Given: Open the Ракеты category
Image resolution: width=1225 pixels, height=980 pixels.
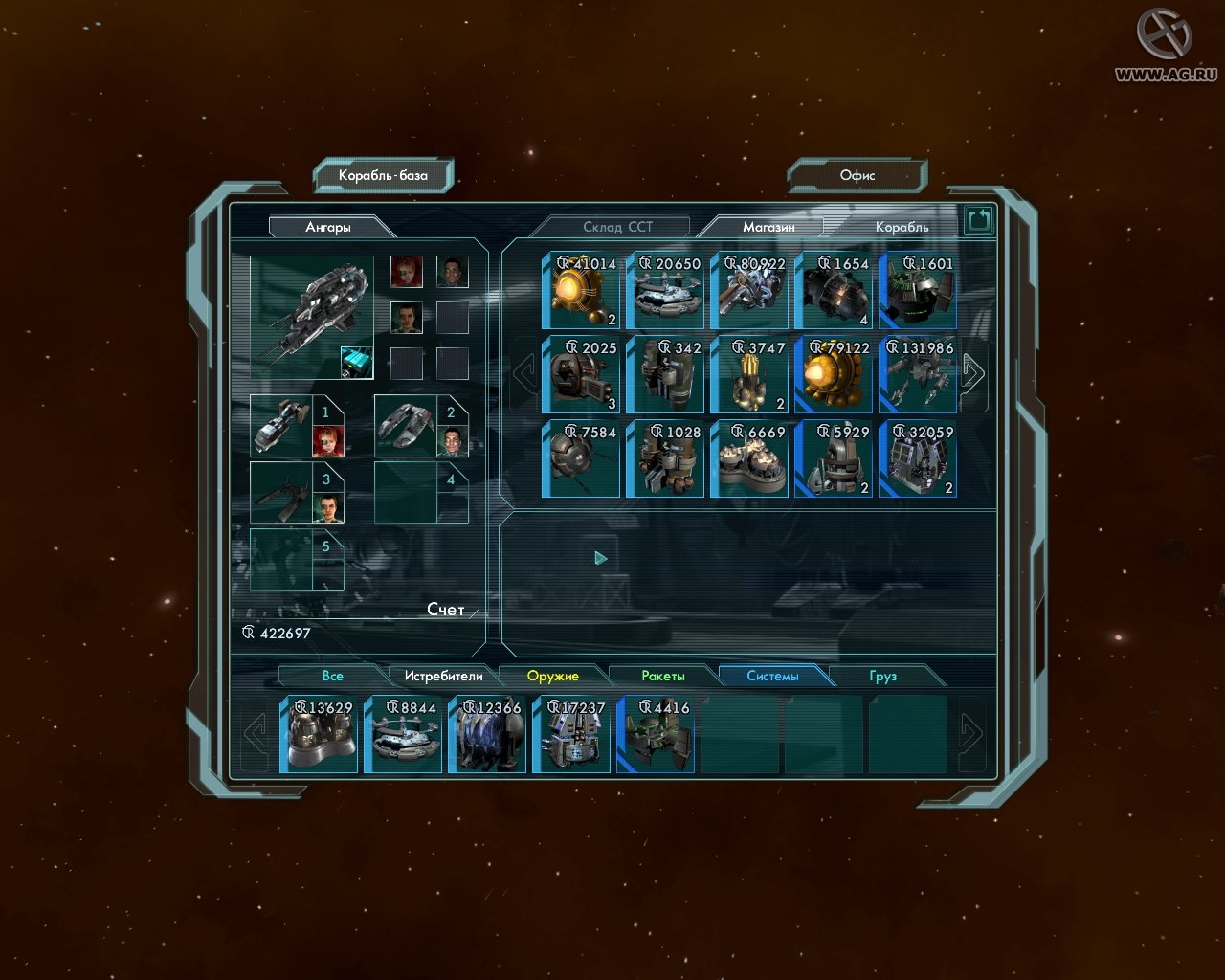Looking at the screenshot, I should click(662, 676).
